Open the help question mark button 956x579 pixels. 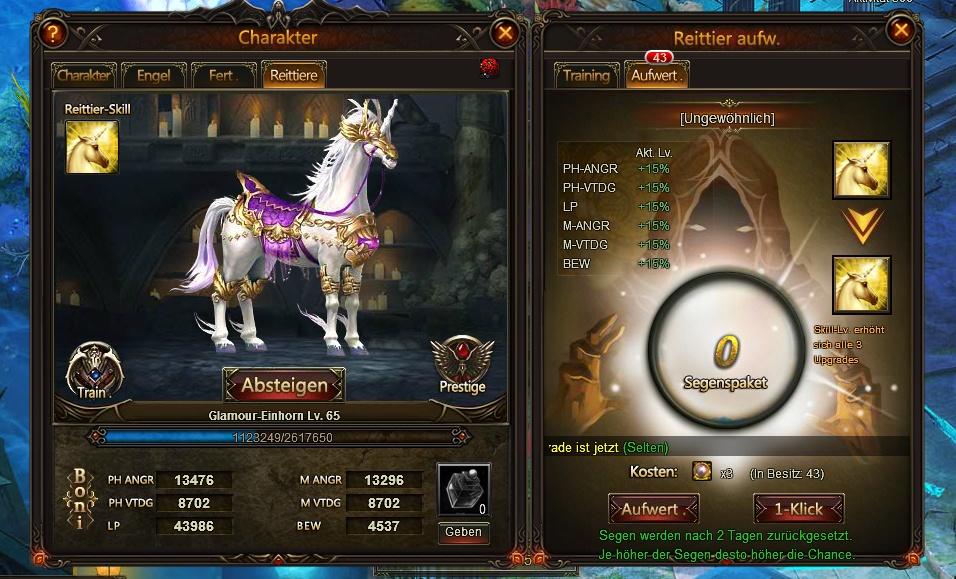[54, 33]
